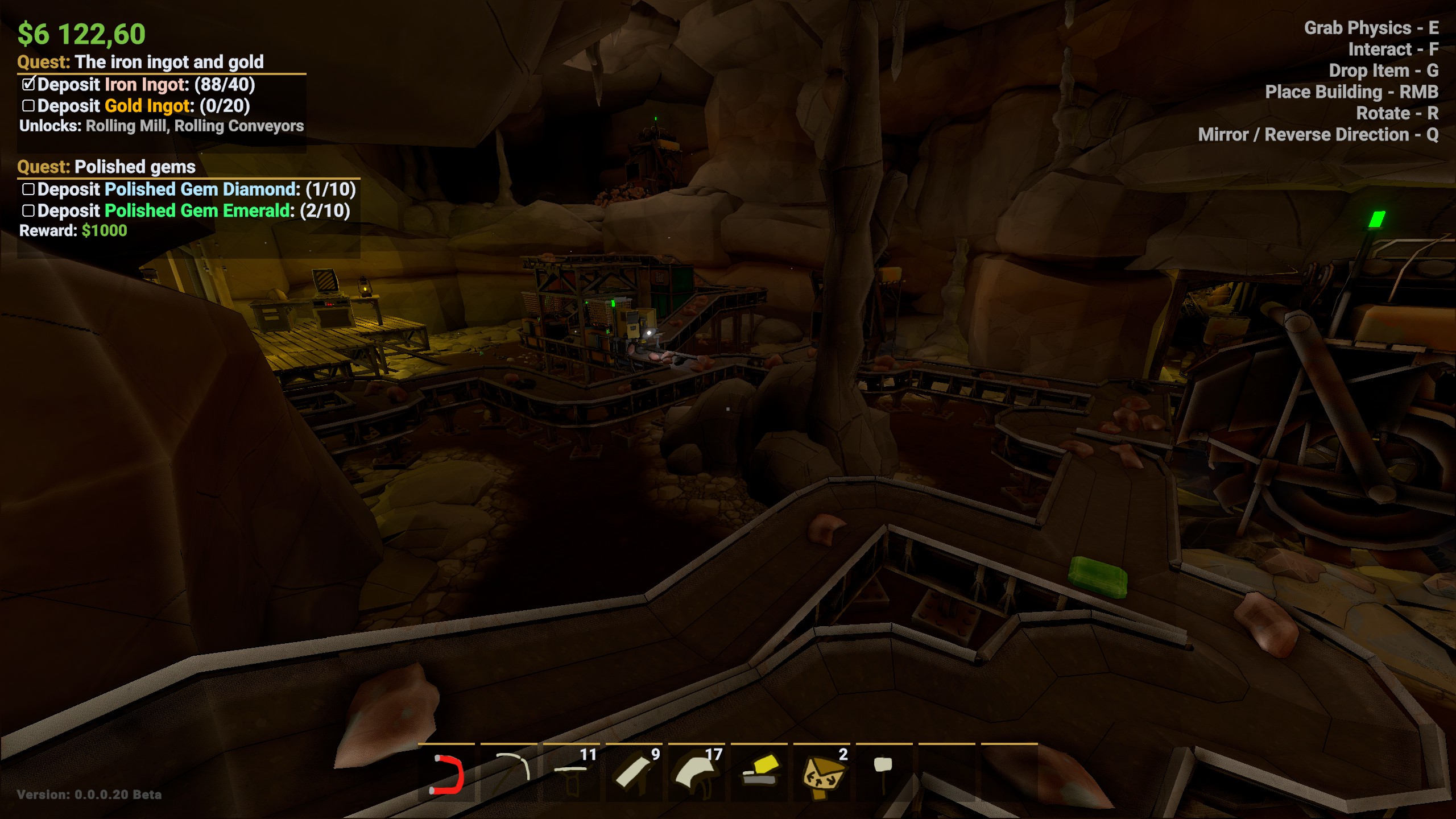This screenshot has height=819, width=1456.
Task: Select the straight conveyor stack of 11
Action: (572, 773)
